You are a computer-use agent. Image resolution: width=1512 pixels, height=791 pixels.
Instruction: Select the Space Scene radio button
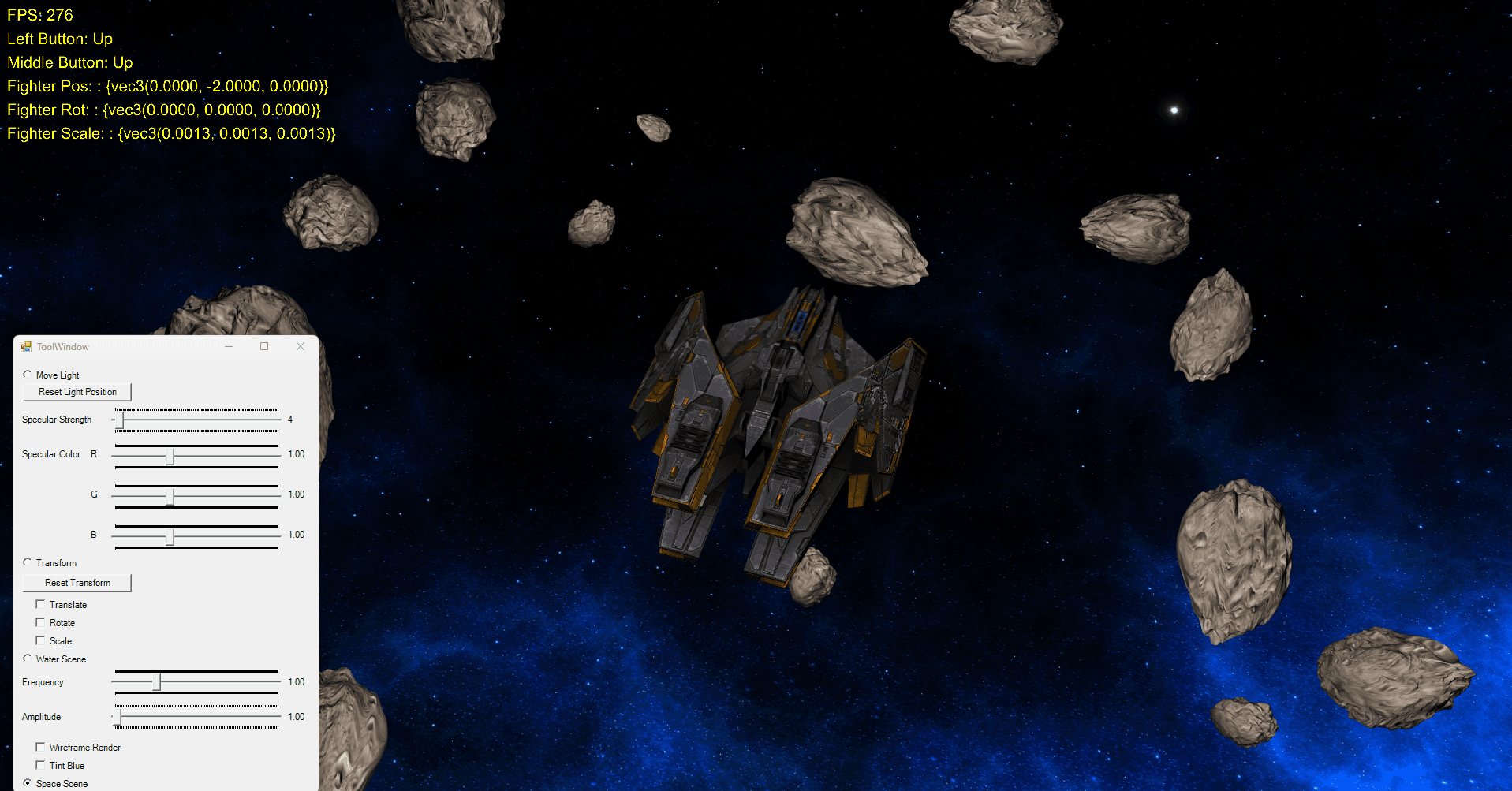28,782
